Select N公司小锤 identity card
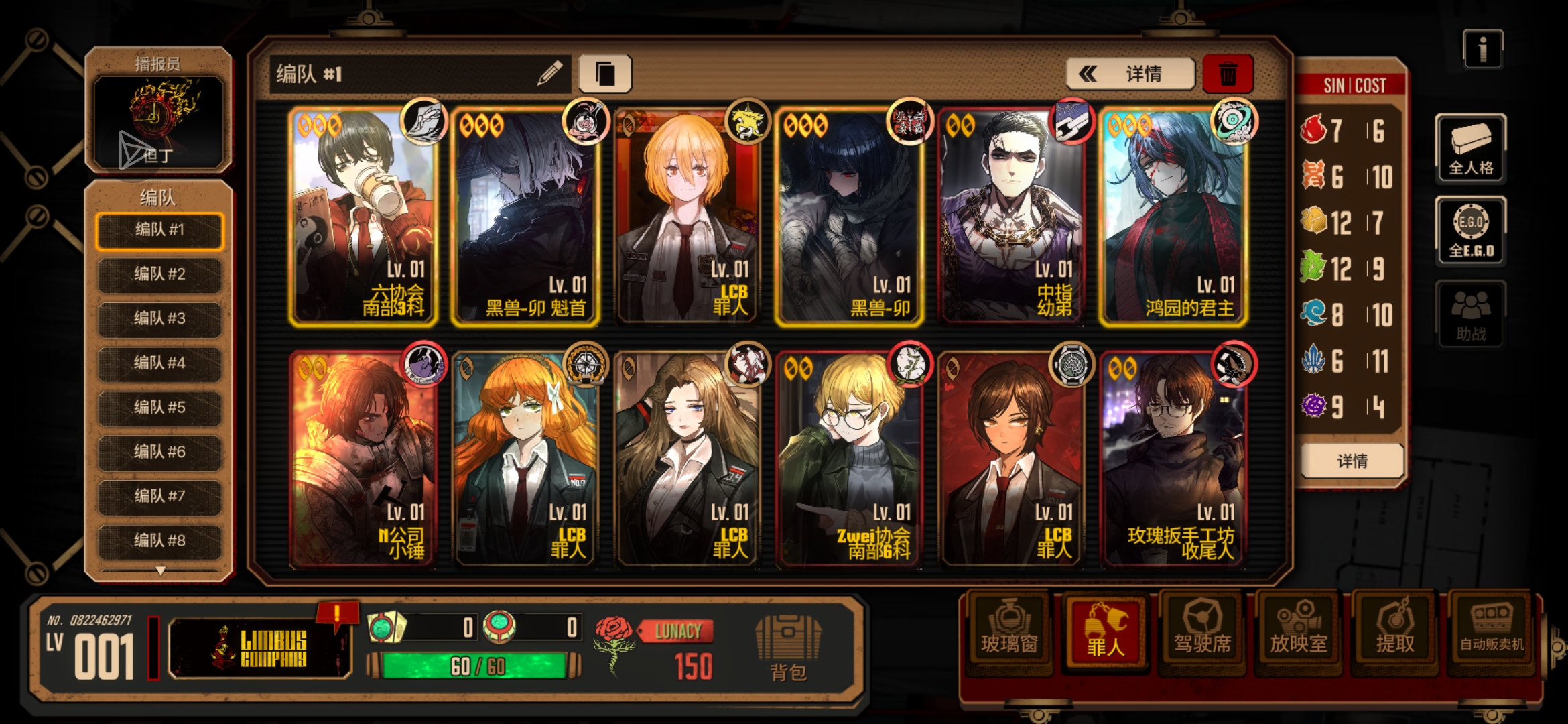This screenshot has width=1568, height=724. (363, 461)
